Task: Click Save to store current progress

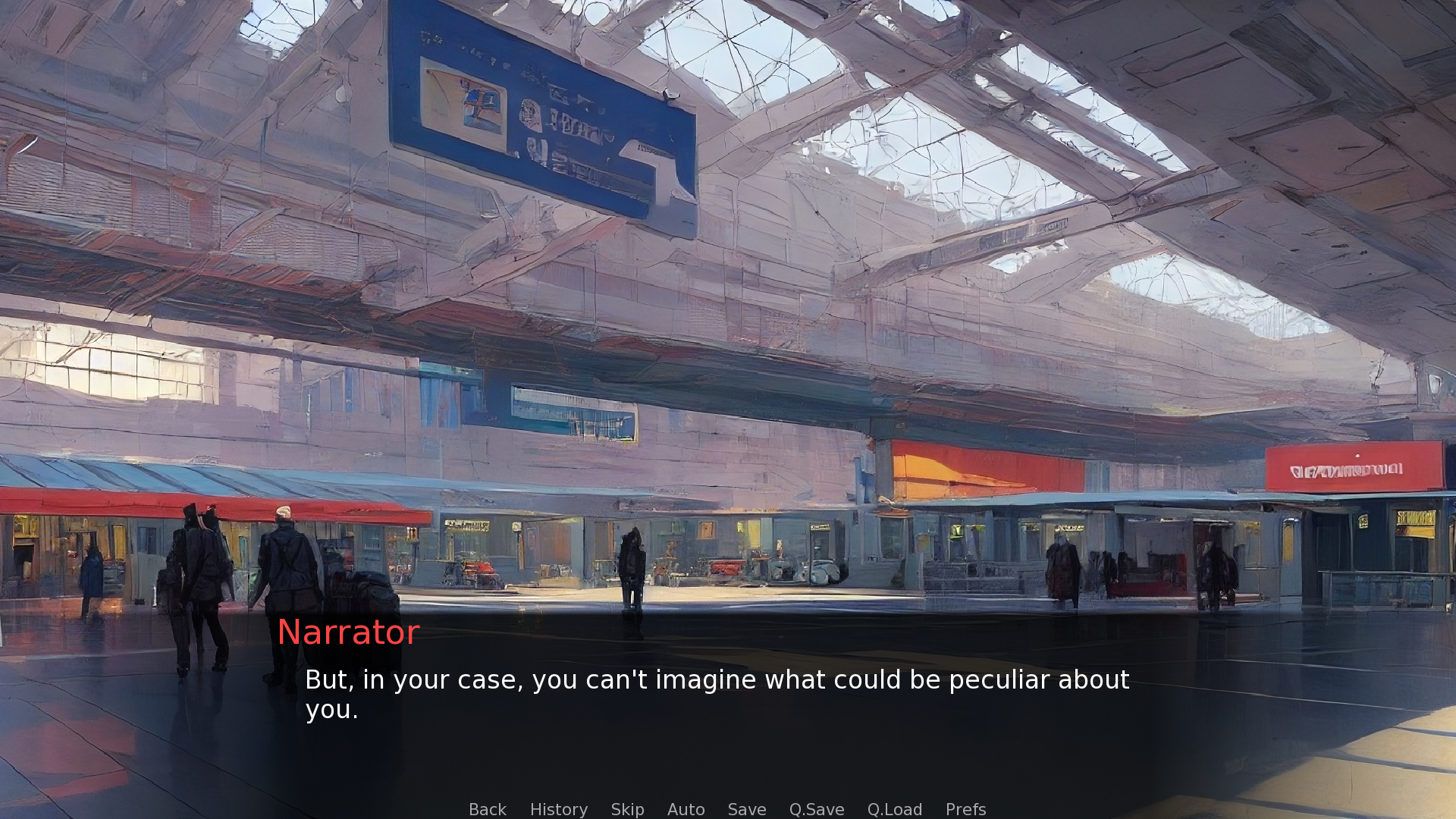Action: (746, 809)
